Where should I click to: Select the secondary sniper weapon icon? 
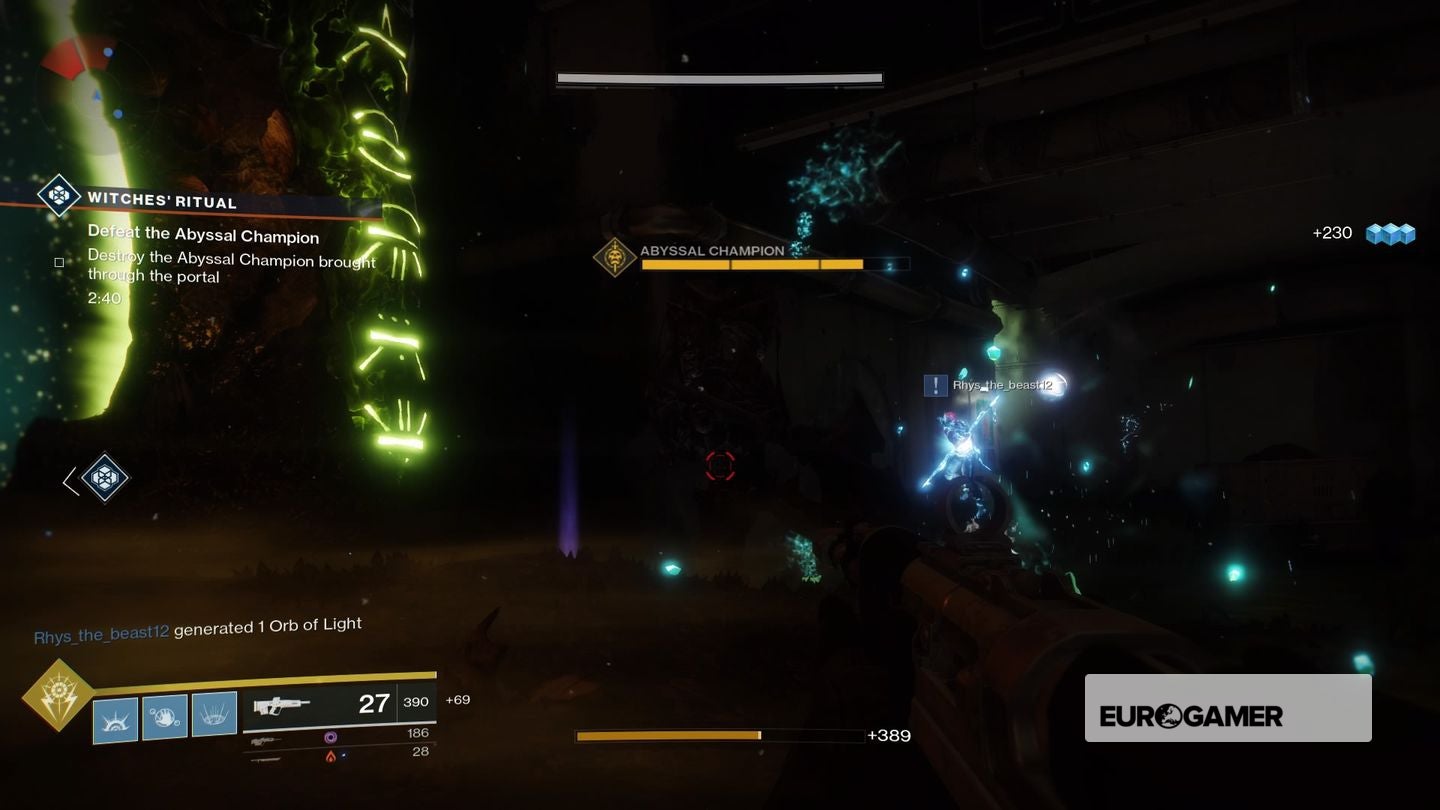pos(265,742)
